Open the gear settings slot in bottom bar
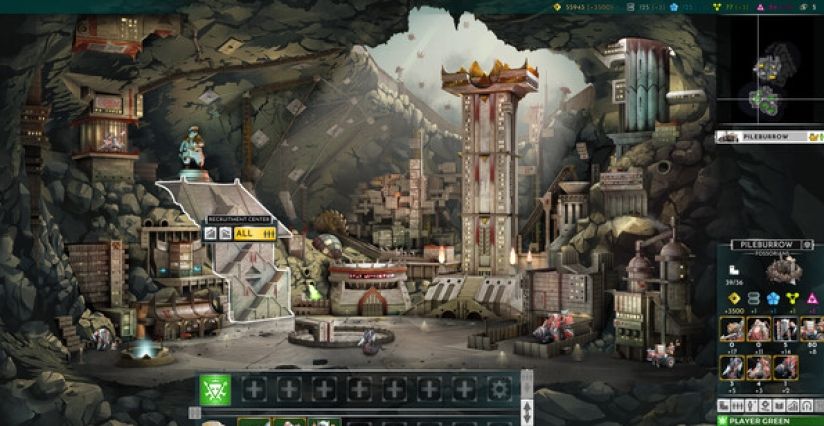 tap(498, 390)
